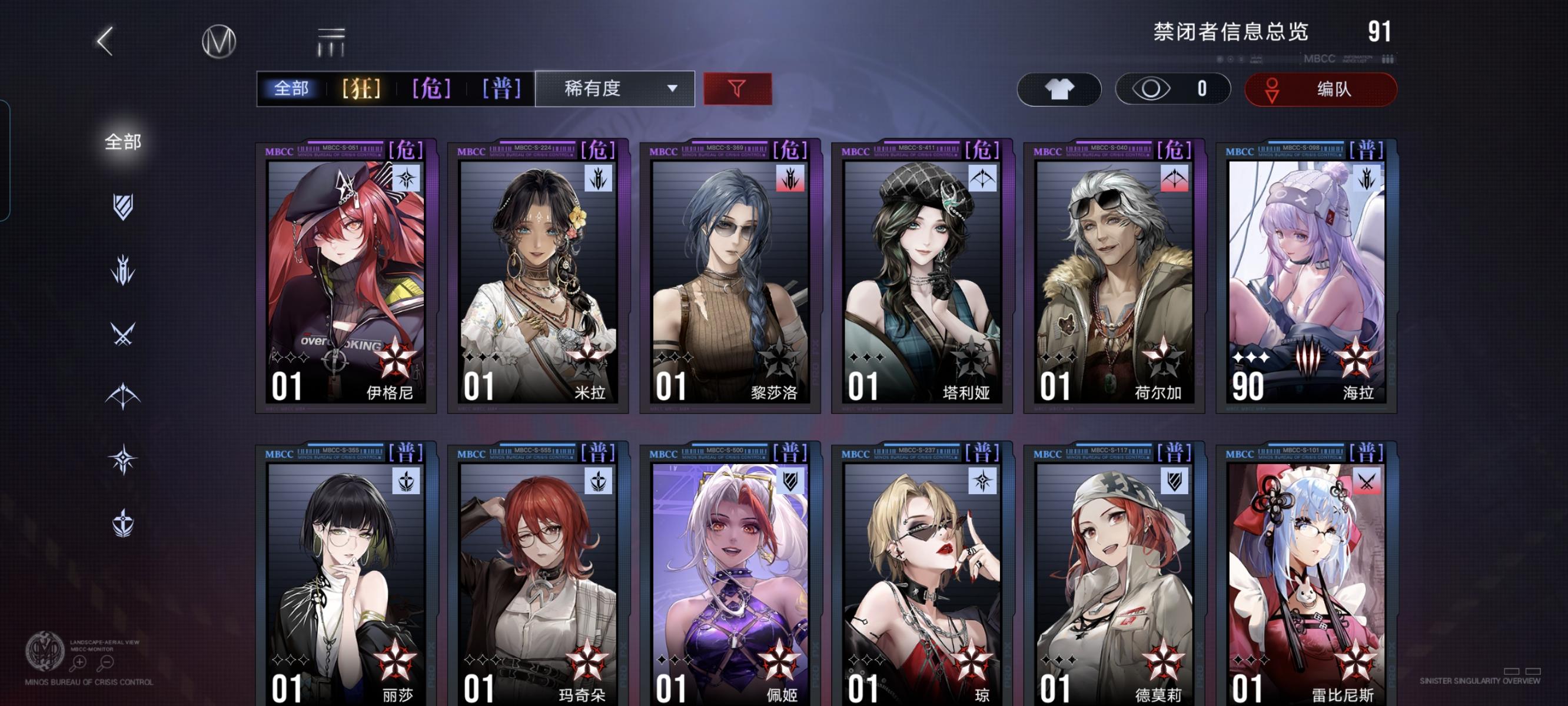Select the [狂] rarity filter toggle
1568x706 pixels.
[360, 89]
